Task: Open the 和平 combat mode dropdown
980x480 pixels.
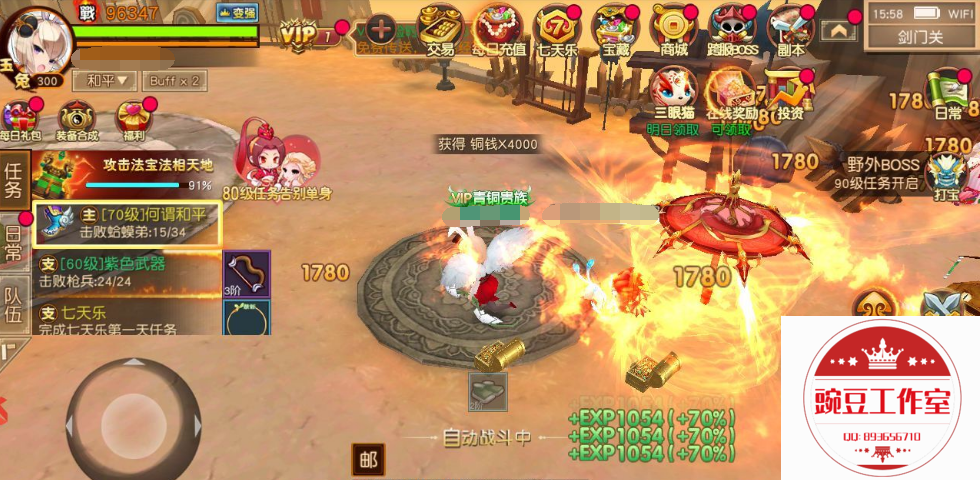Action: 107,80
